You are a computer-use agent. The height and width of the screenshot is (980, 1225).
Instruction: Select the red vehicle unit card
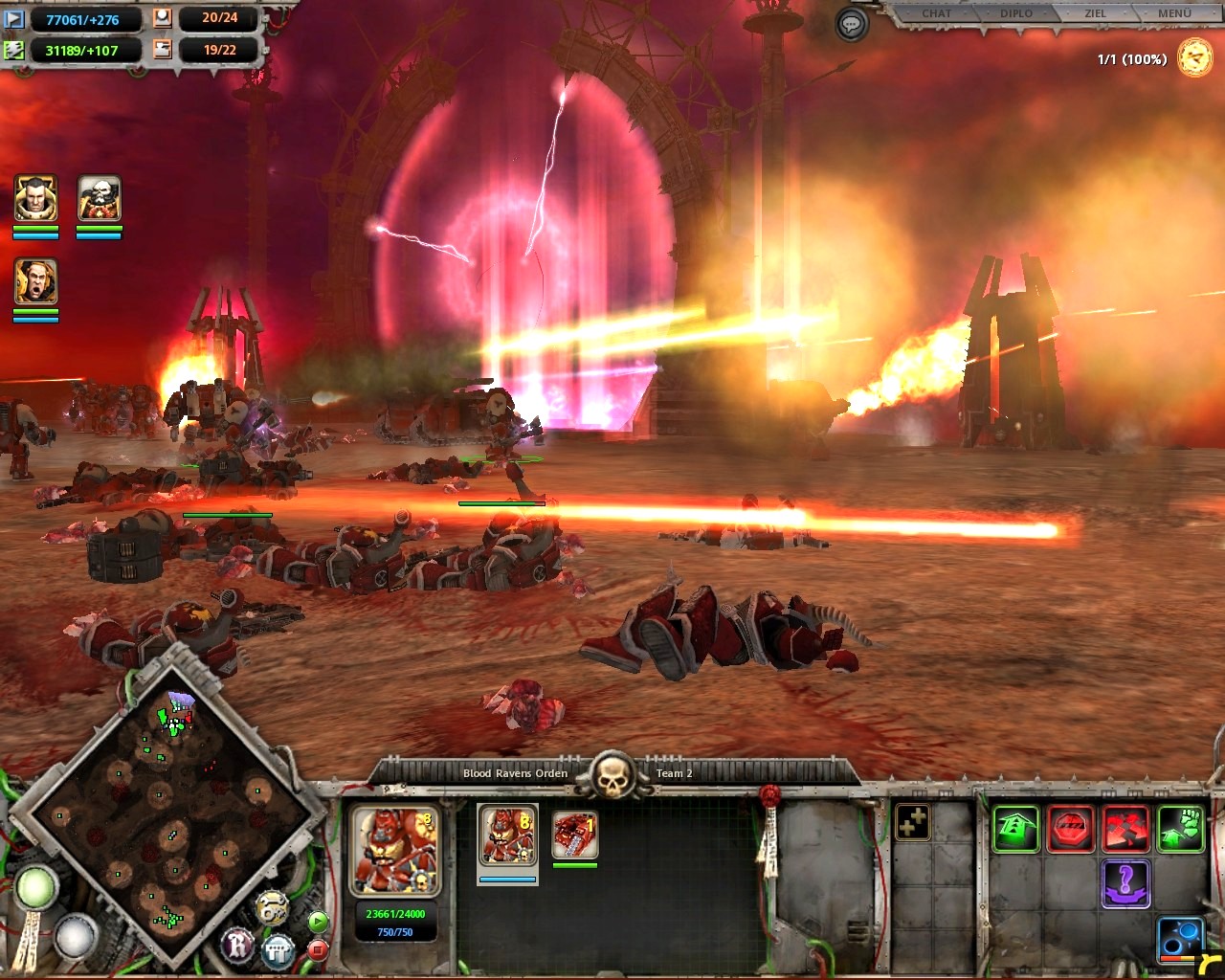click(575, 835)
